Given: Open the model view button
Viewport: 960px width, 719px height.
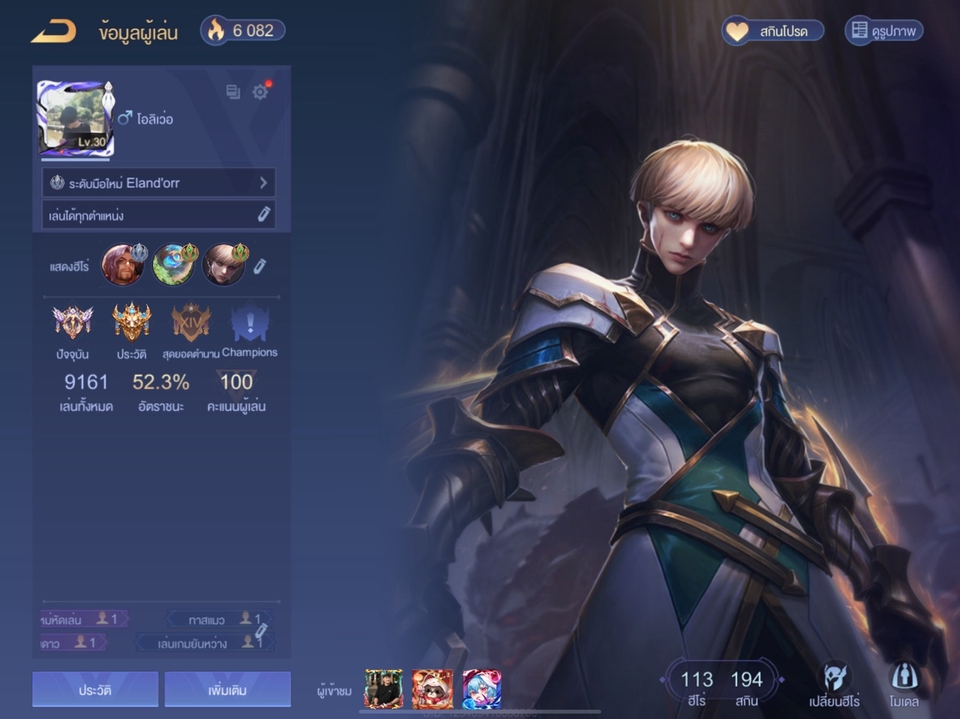Looking at the screenshot, I should pos(904,684).
